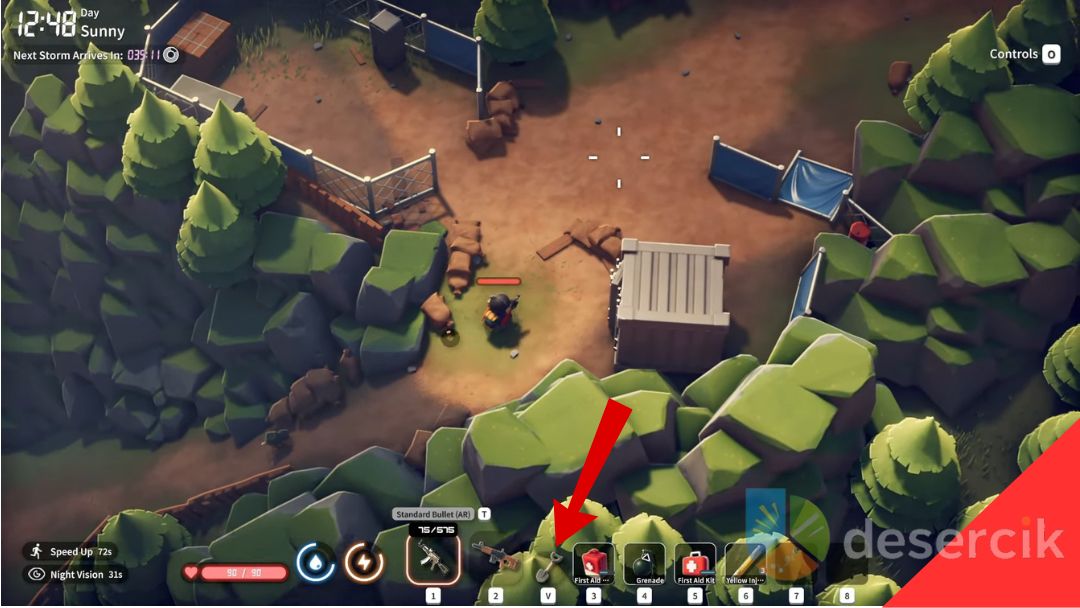The height and width of the screenshot is (608, 1080).
Task: Select the Yellow Injector slot
Action: [745, 563]
